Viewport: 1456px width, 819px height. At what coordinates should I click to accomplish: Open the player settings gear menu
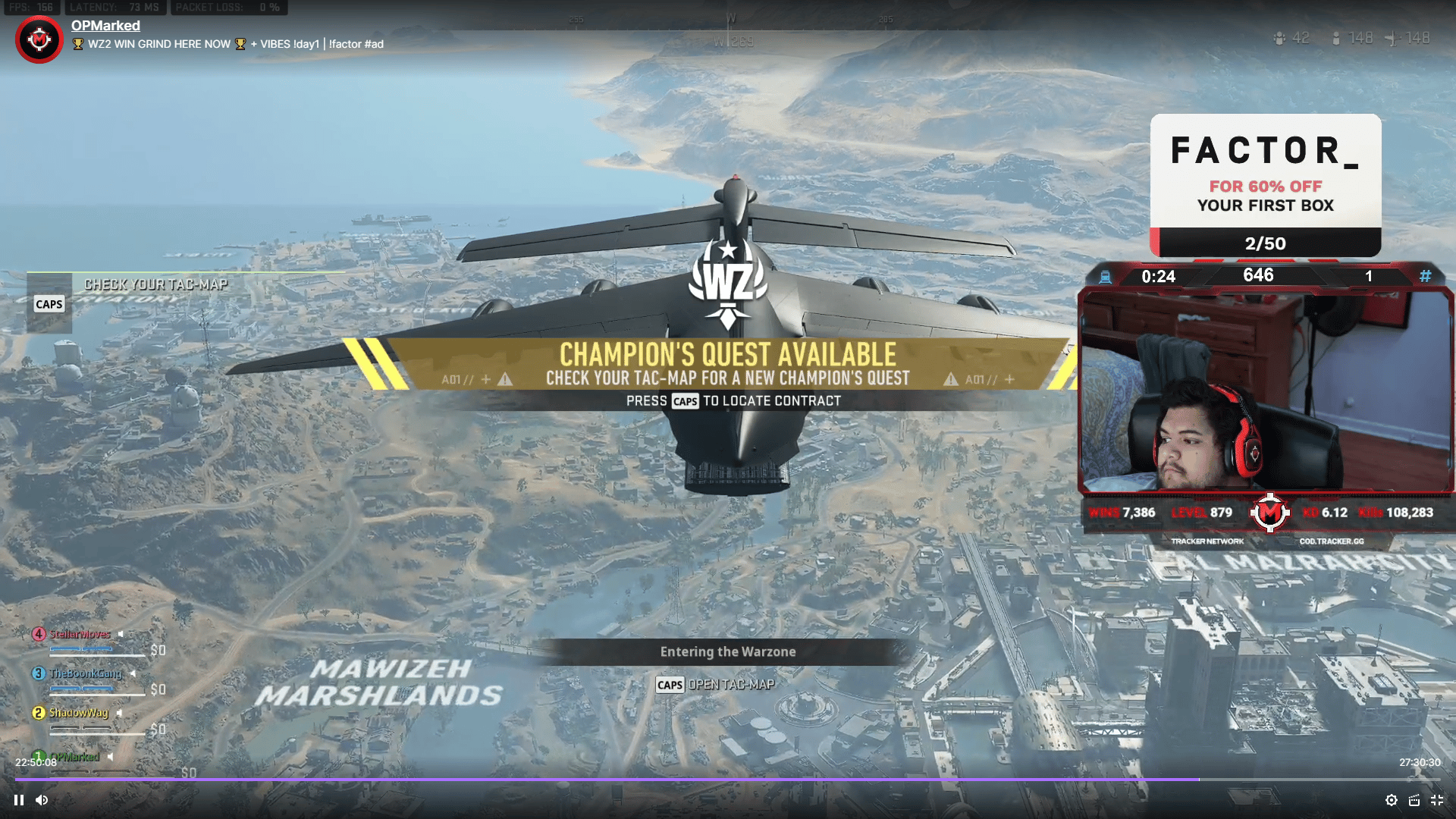click(x=1392, y=800)
